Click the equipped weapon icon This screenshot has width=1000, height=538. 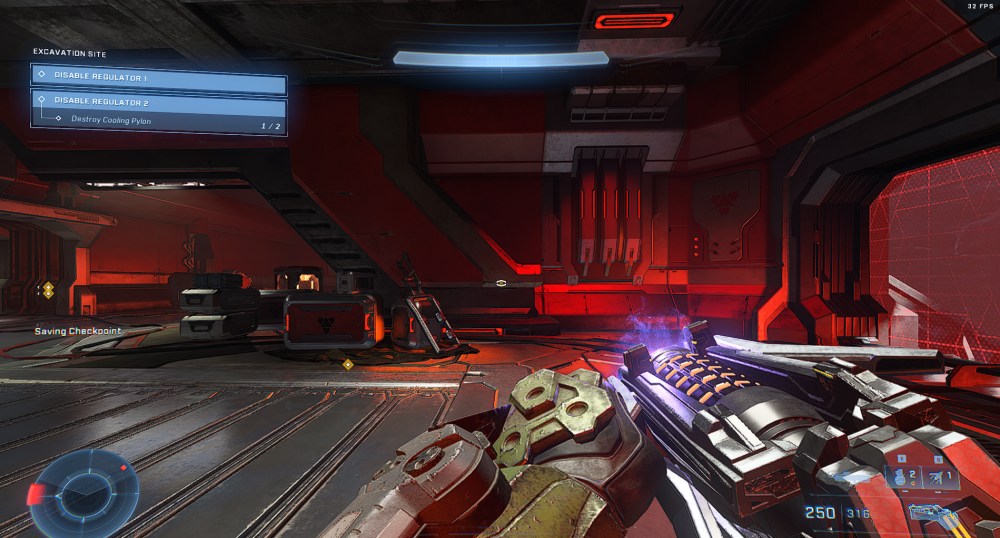[934, 513]
